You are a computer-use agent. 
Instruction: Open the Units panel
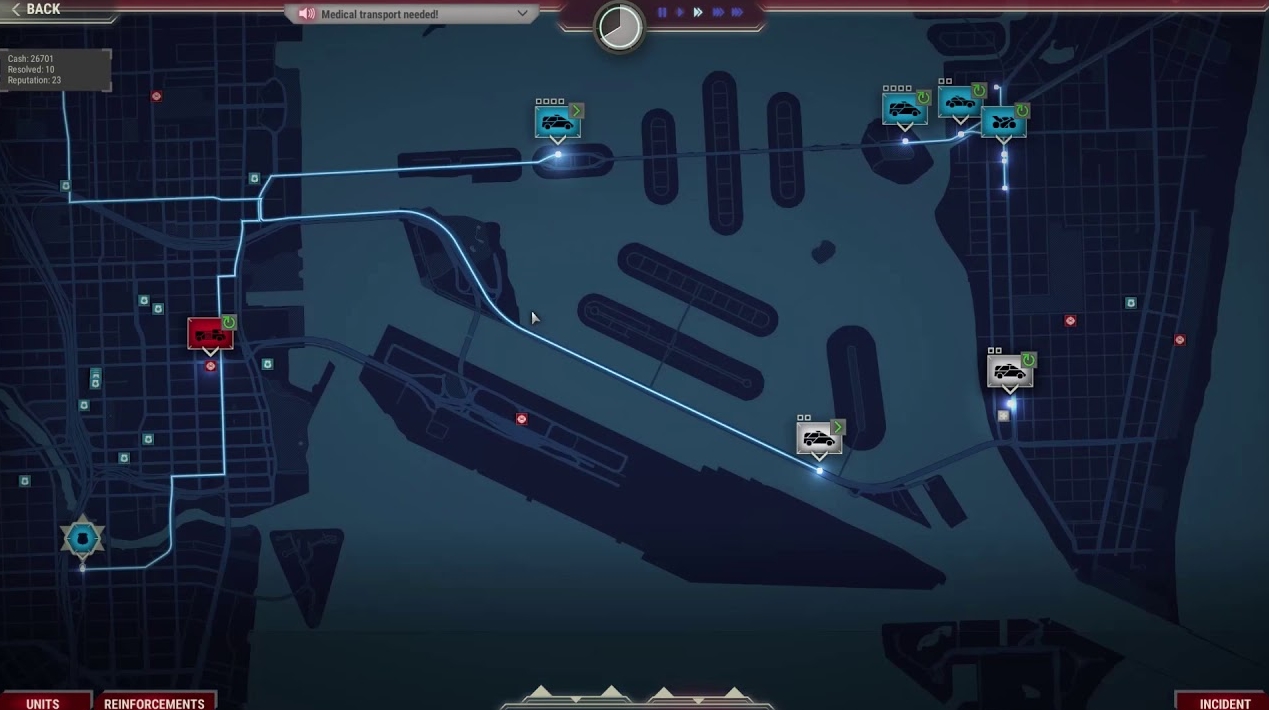[43, 702]
